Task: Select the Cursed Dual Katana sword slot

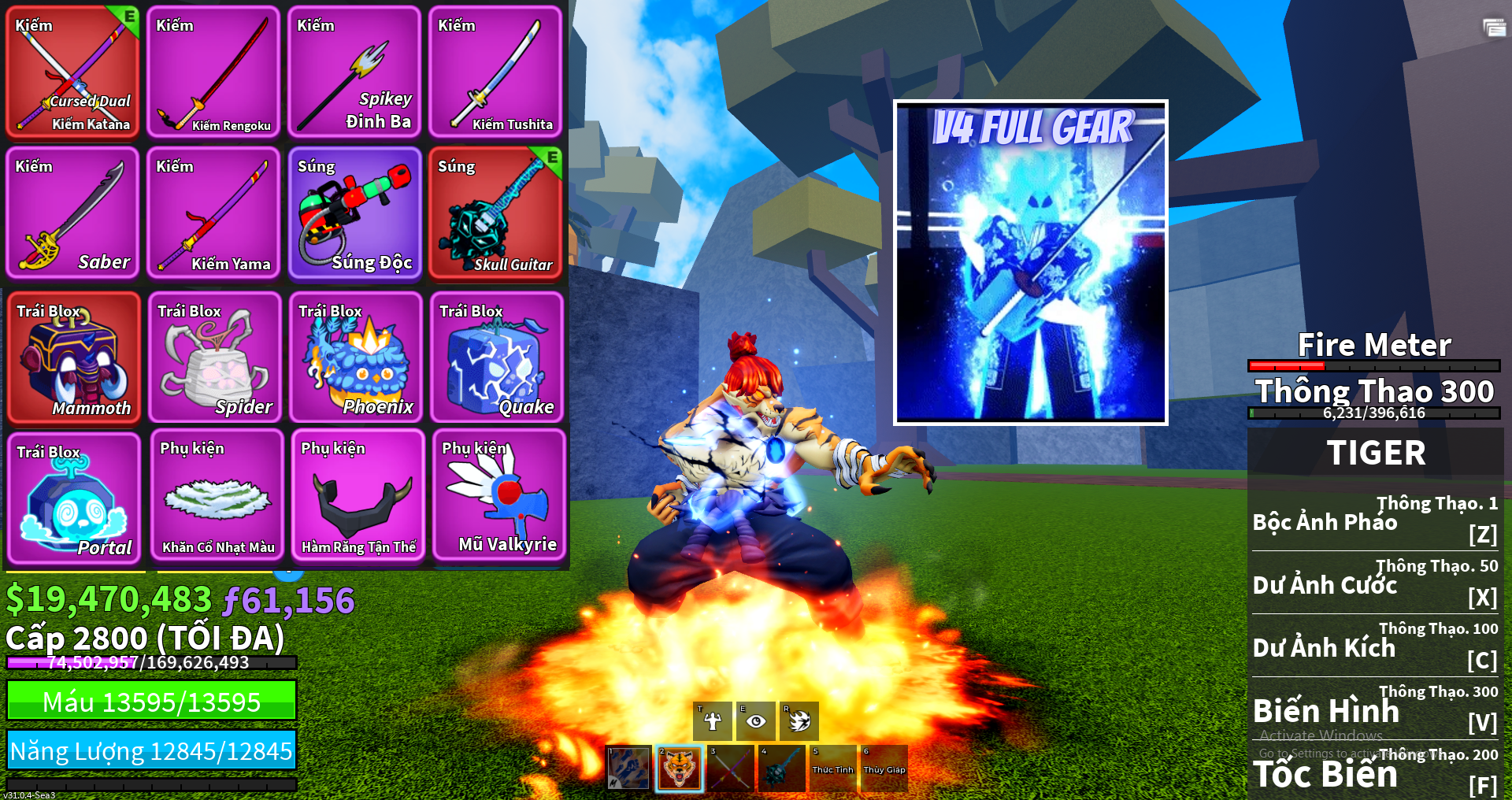Action: click(x=72, y=72)
